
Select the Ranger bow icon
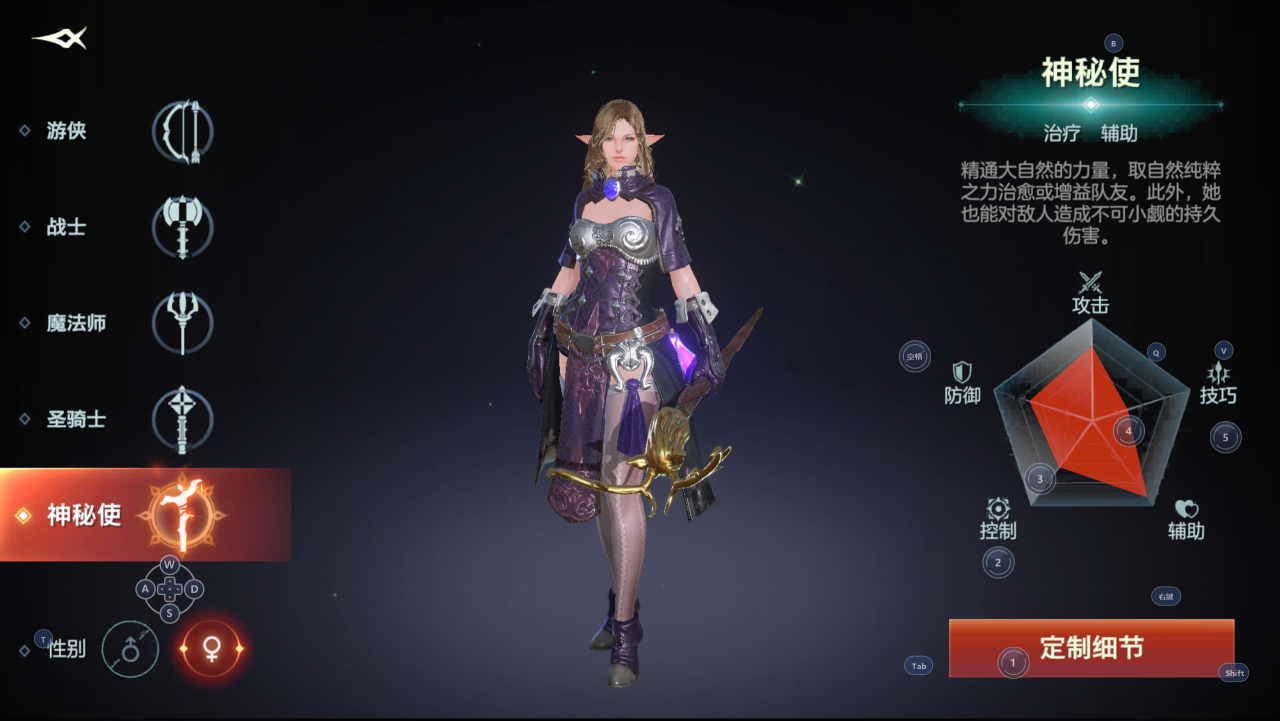[x=181, y=131]
